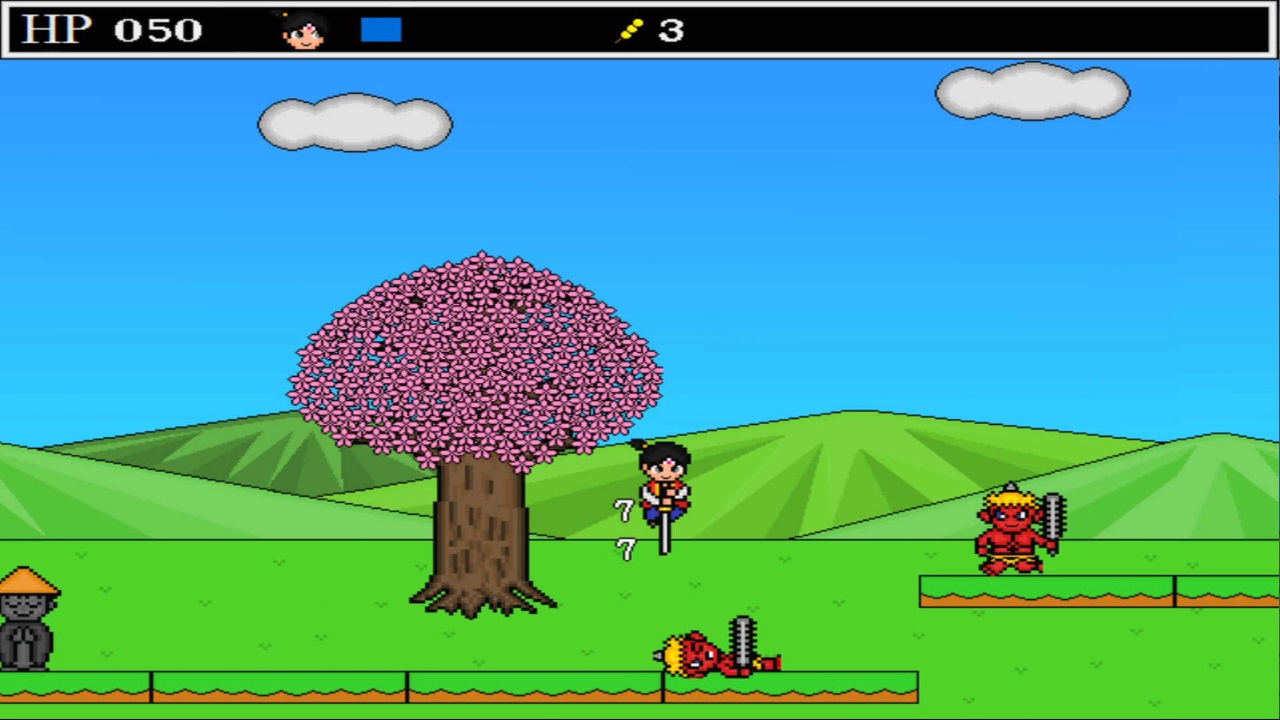Toggle the right cloud near the corner
Screen dimensions: 1280x720
pyautogui.click(x=1033, y=92)
